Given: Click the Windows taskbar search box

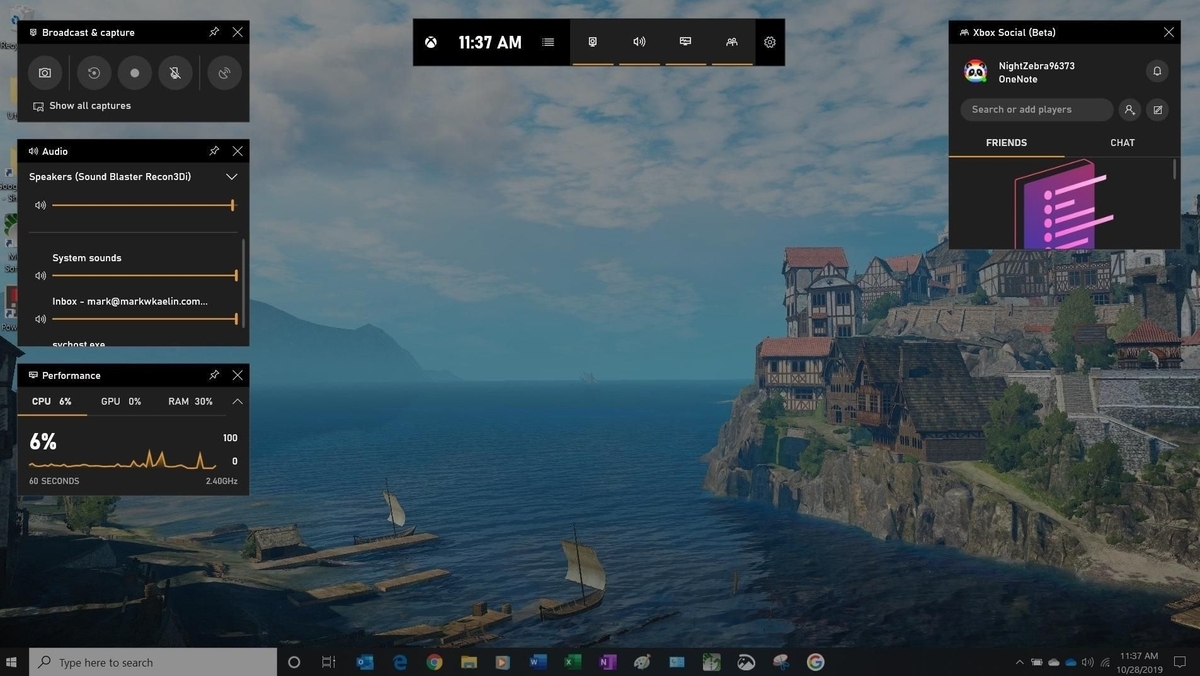Looking at the screenshot, I should [154, 662].
